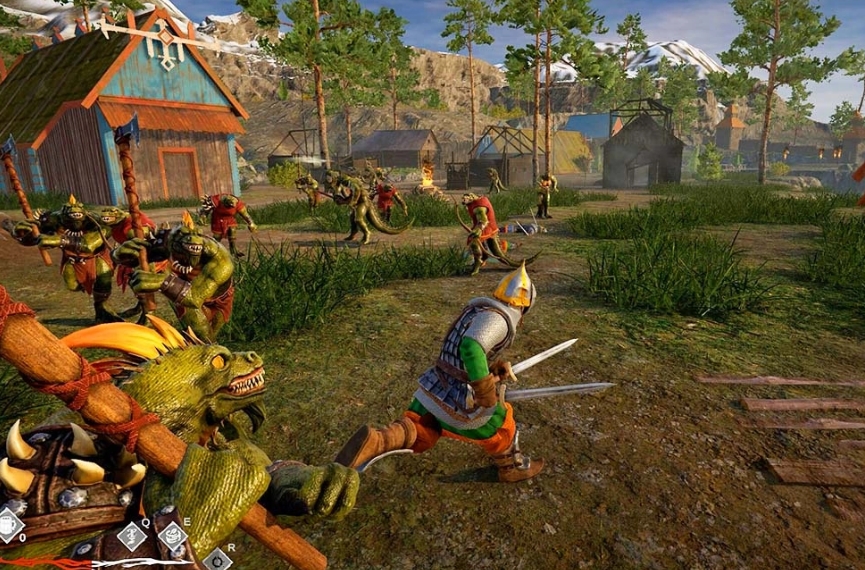Select the beer mug consumable icon
The image size is (865, 570).
click(9, 524)
